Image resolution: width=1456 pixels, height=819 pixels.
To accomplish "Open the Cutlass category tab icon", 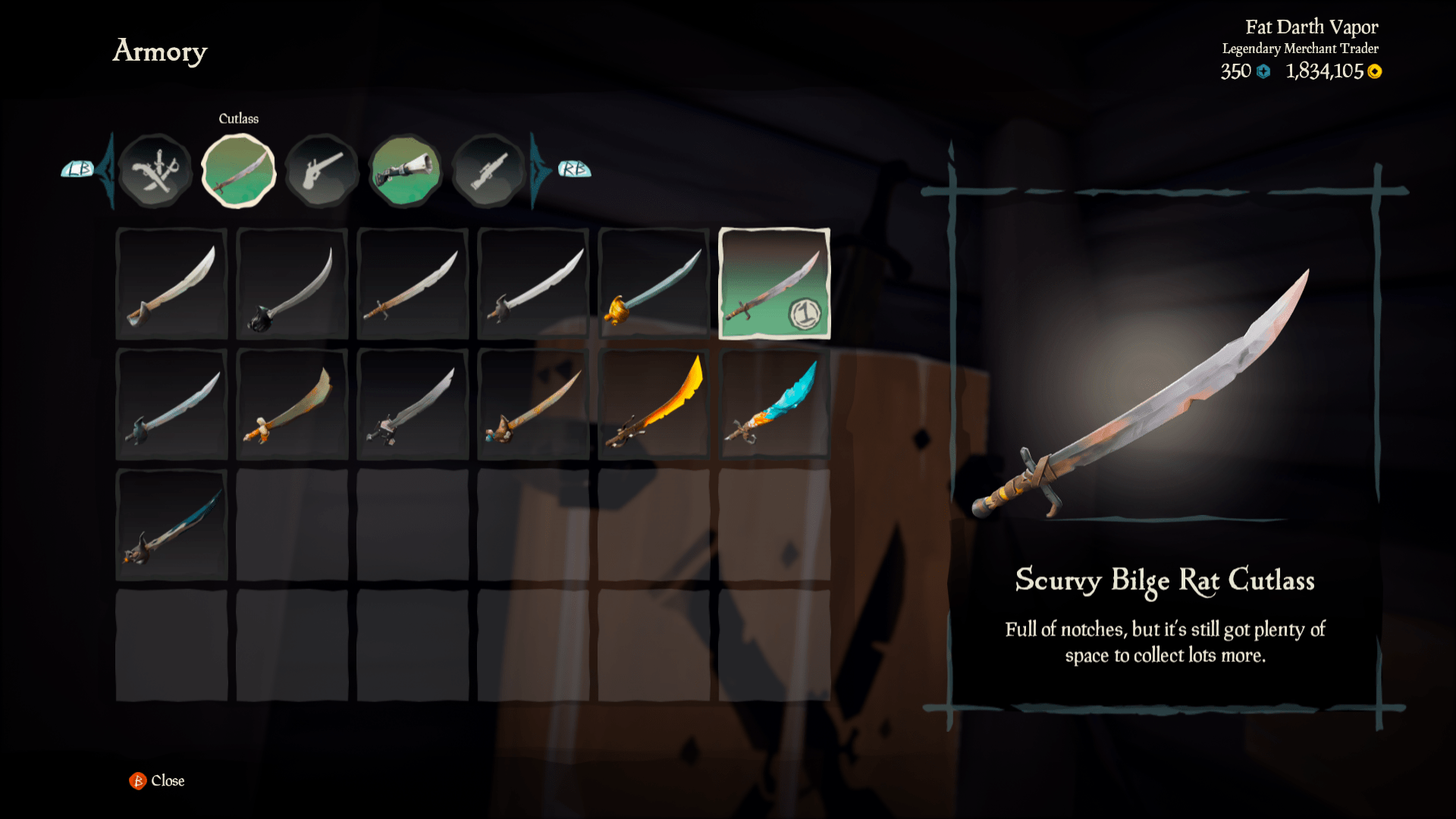I will [x=238, y=170].
